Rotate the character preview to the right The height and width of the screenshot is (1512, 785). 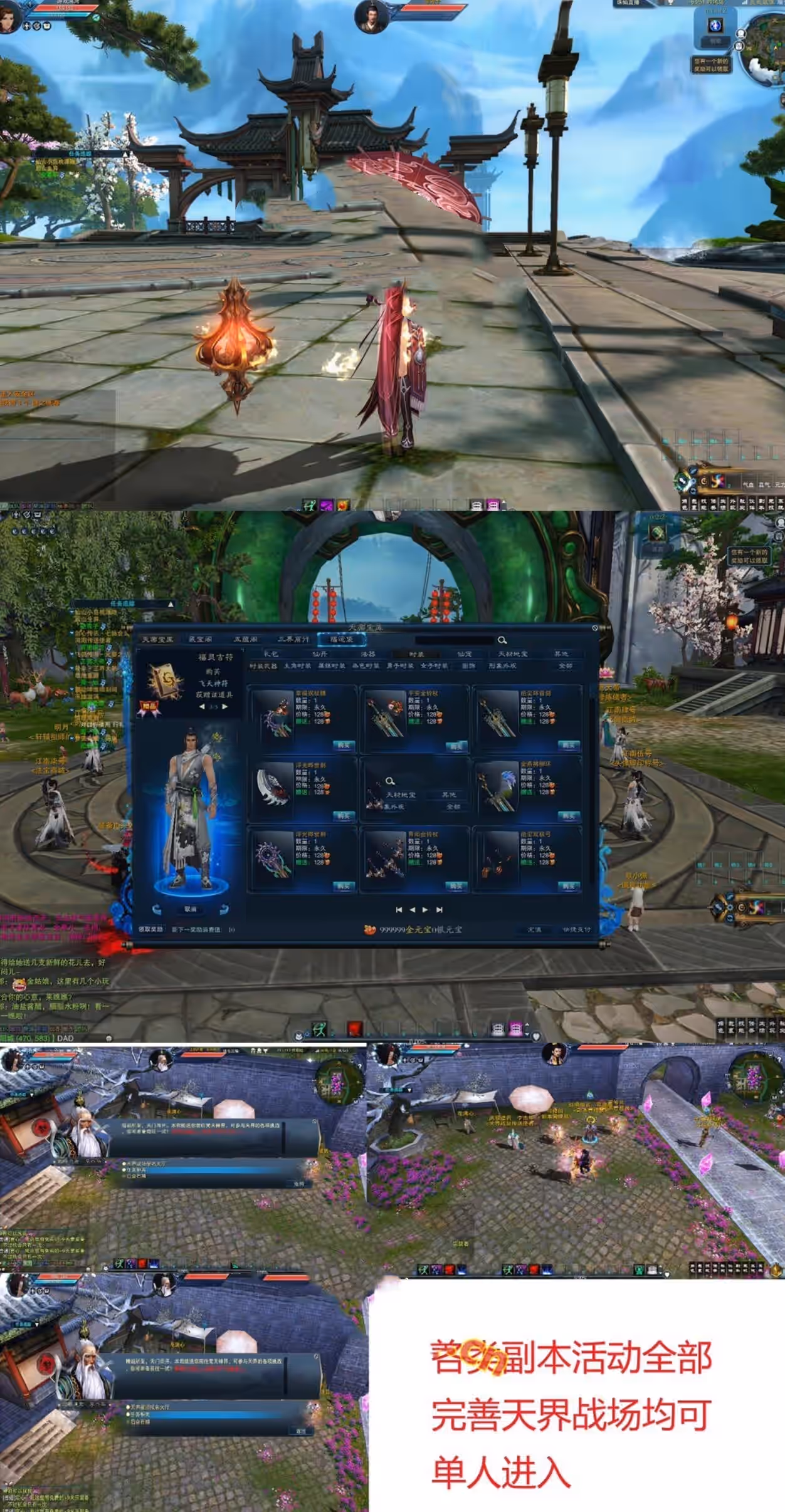pyautogui.click(x=224, y=909)
